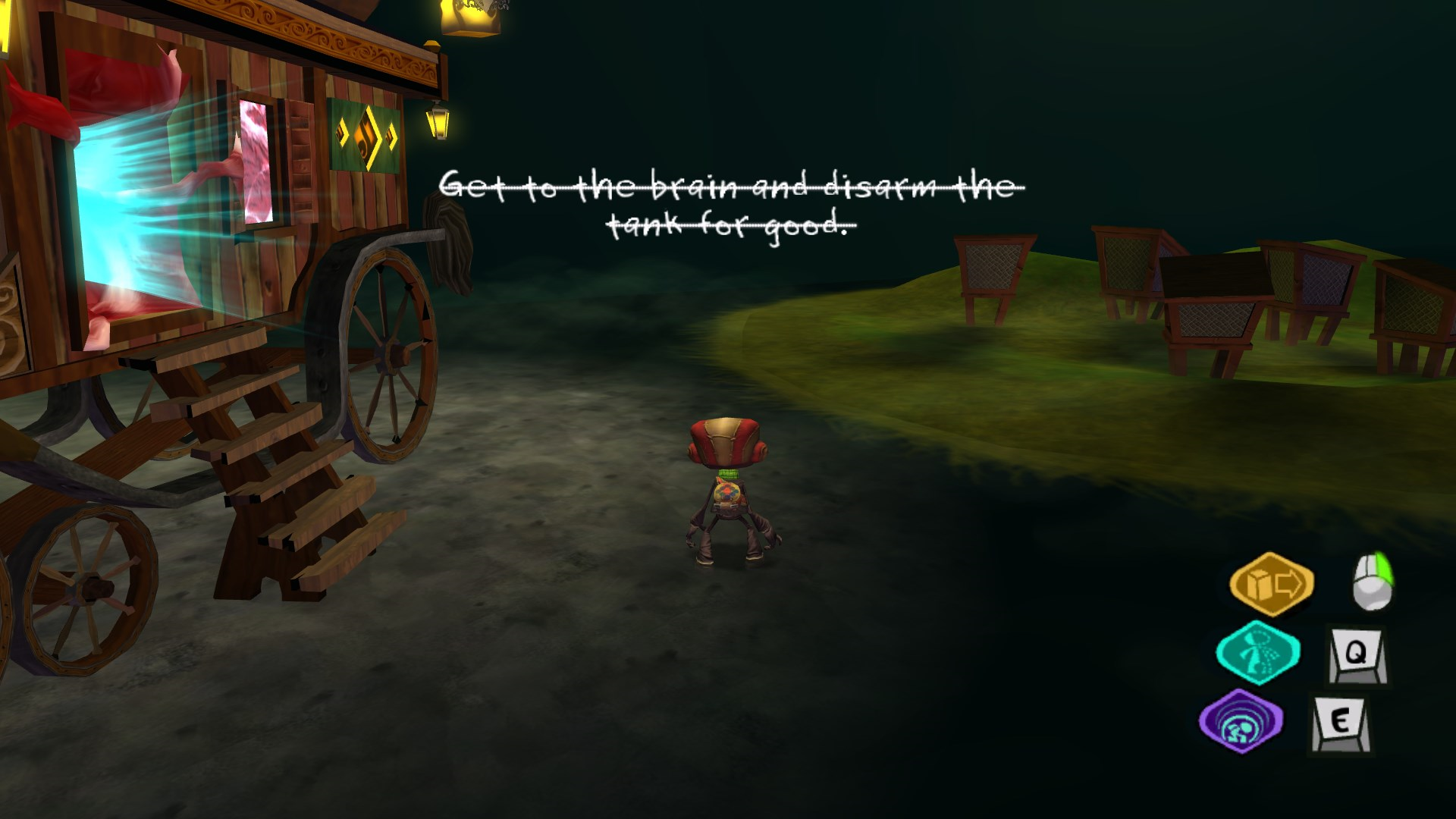
Task: Select the gold Telekinesis power badge
Action: pyautogui.click(x=1271, y=583)
